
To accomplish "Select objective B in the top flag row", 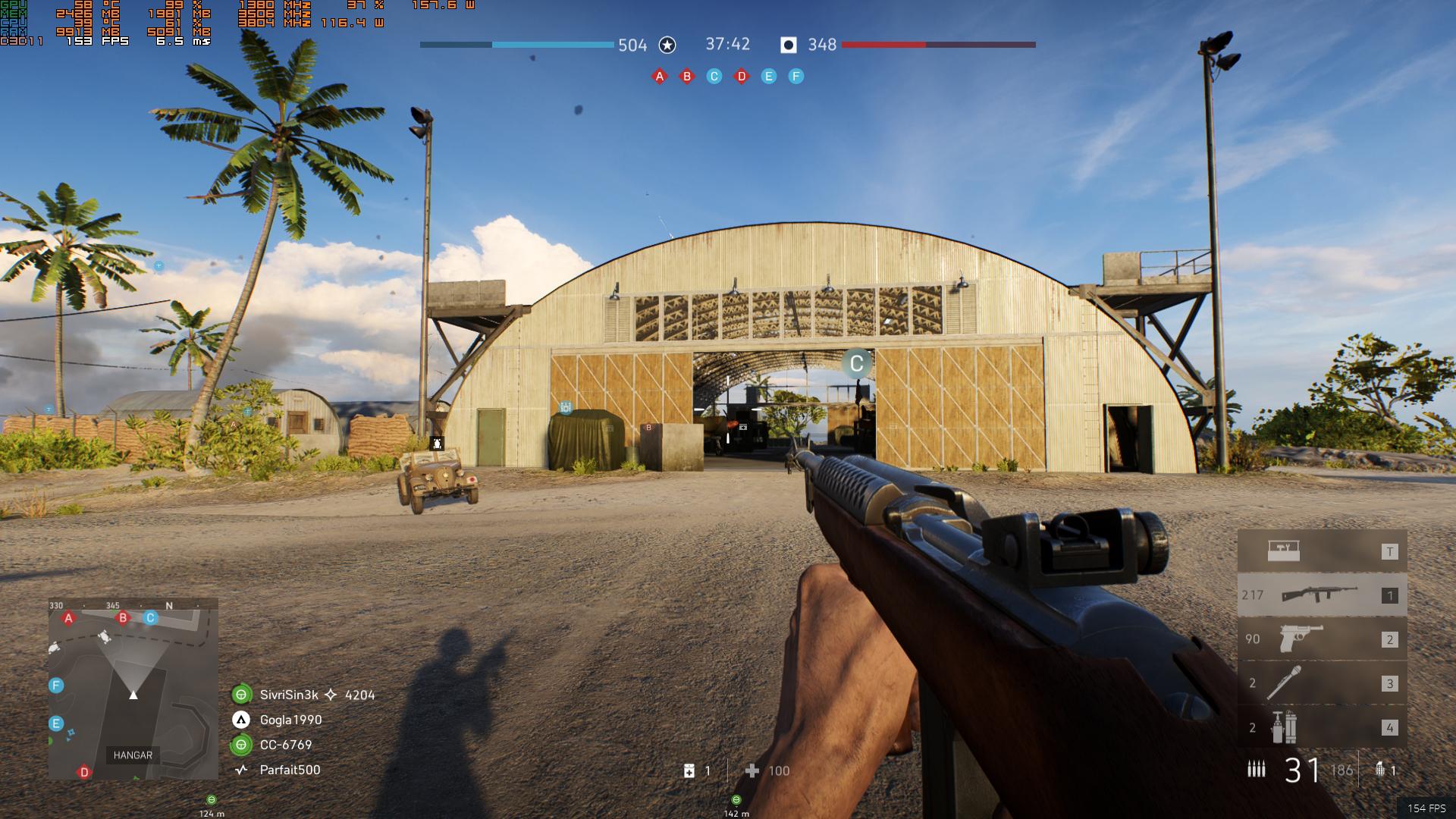I will [687, 77].
